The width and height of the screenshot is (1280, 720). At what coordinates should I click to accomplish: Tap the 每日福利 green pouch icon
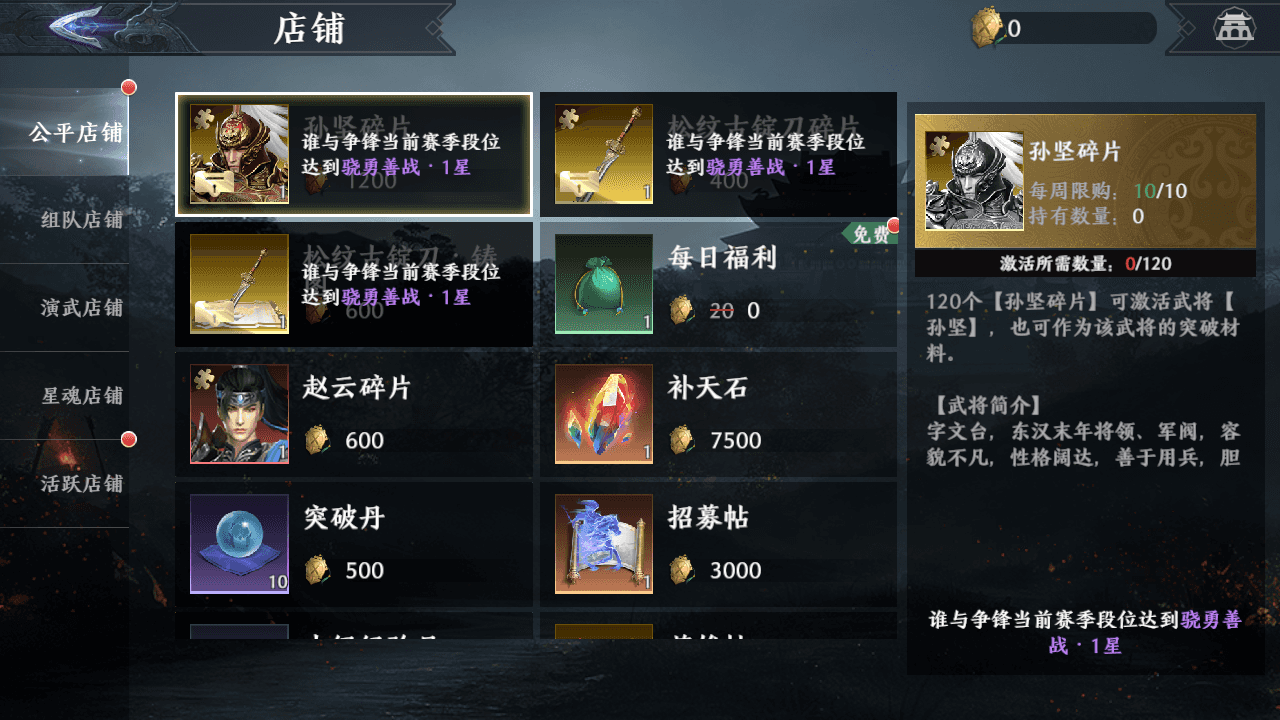coord(603,283)
